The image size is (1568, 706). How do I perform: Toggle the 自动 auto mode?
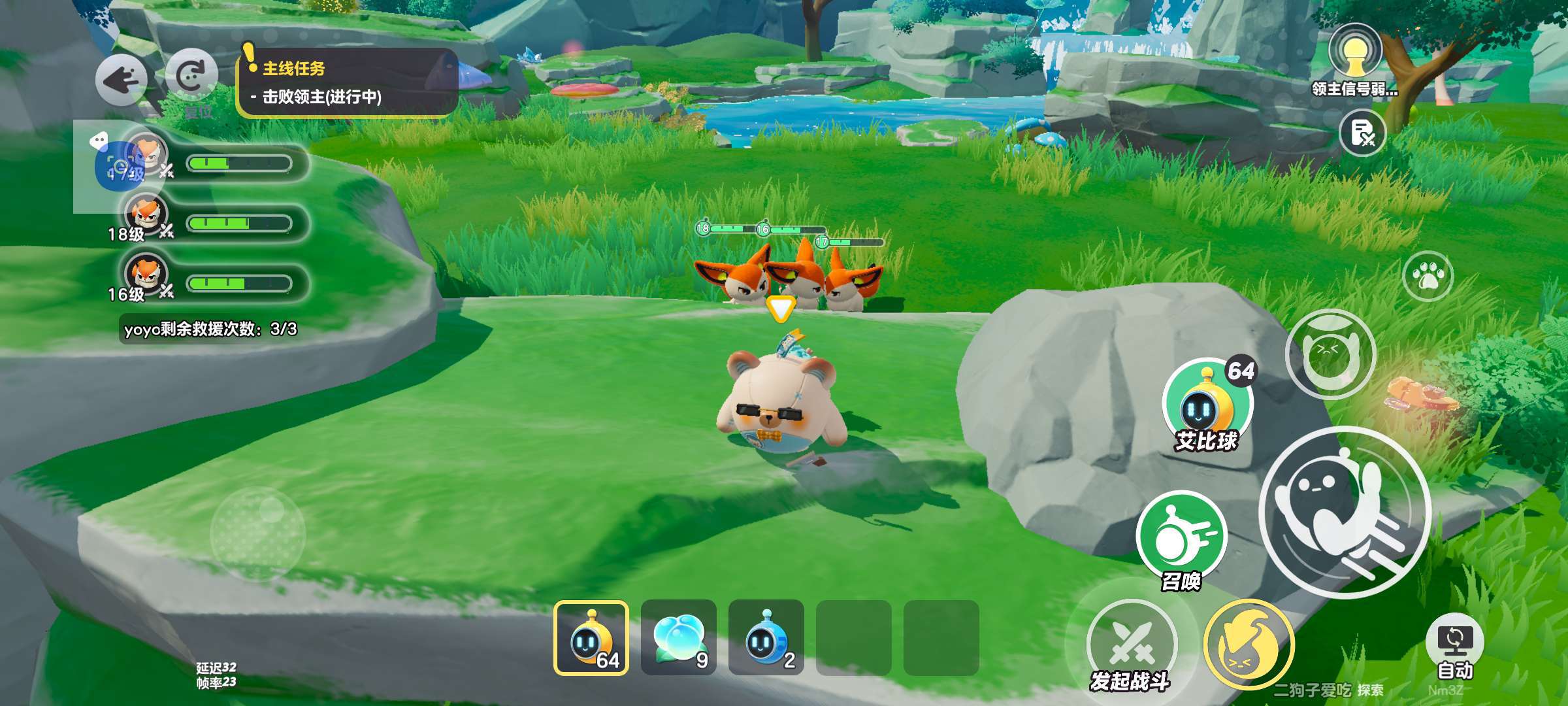[x=1454, y=647]
